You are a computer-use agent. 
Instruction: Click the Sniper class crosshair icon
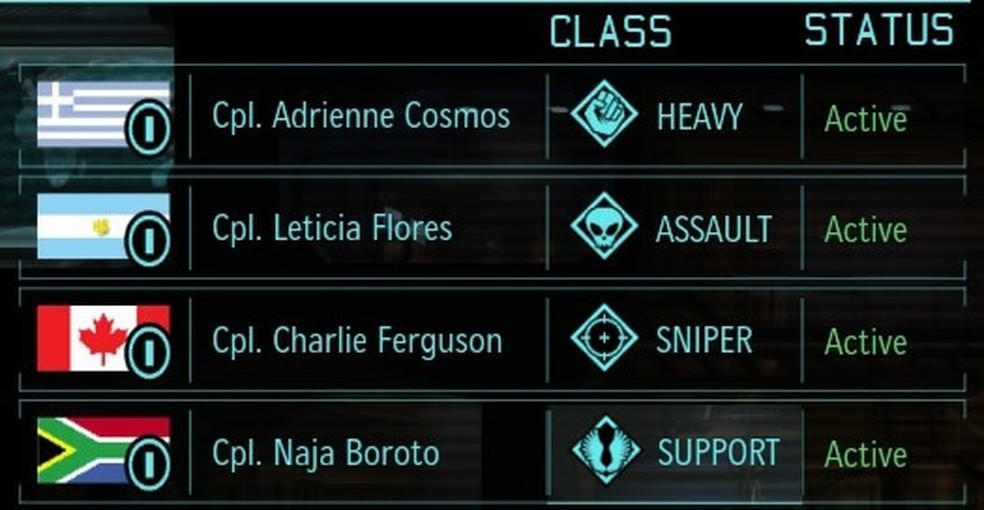[604, 339]
